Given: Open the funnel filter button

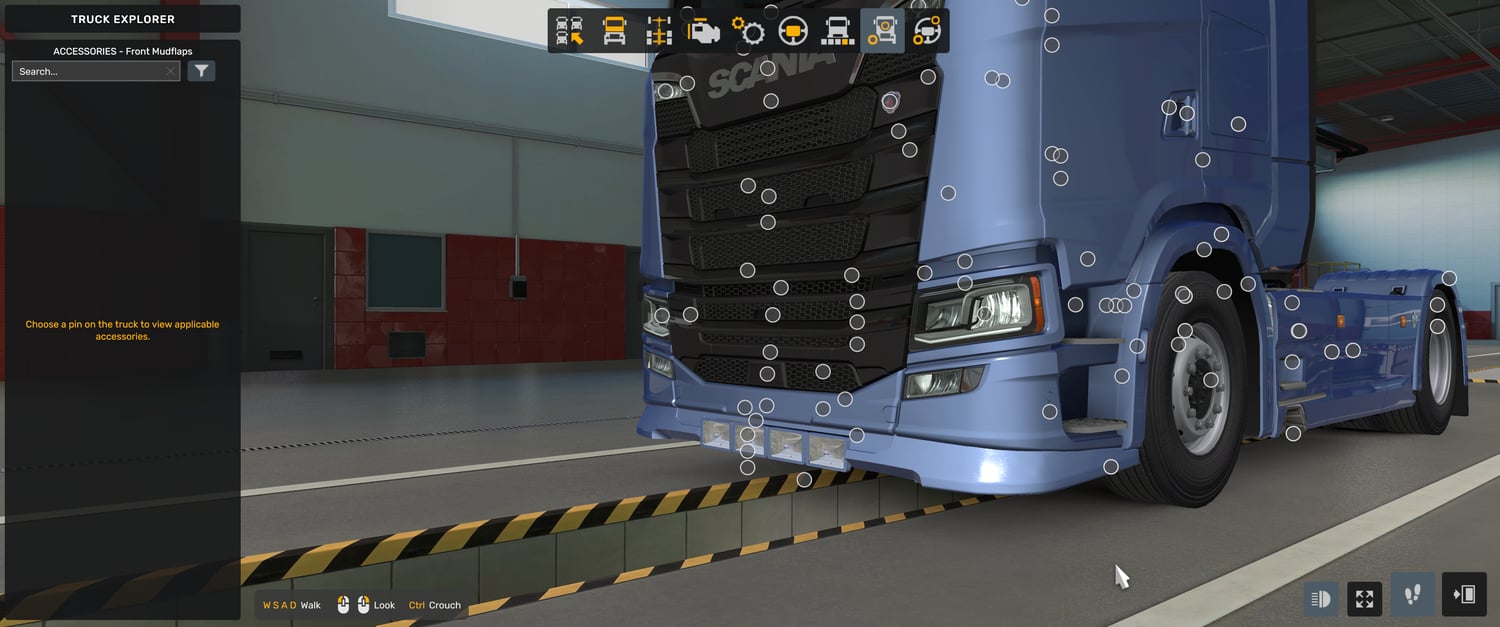Looking at the screenshot, I should tap(201, 71).
